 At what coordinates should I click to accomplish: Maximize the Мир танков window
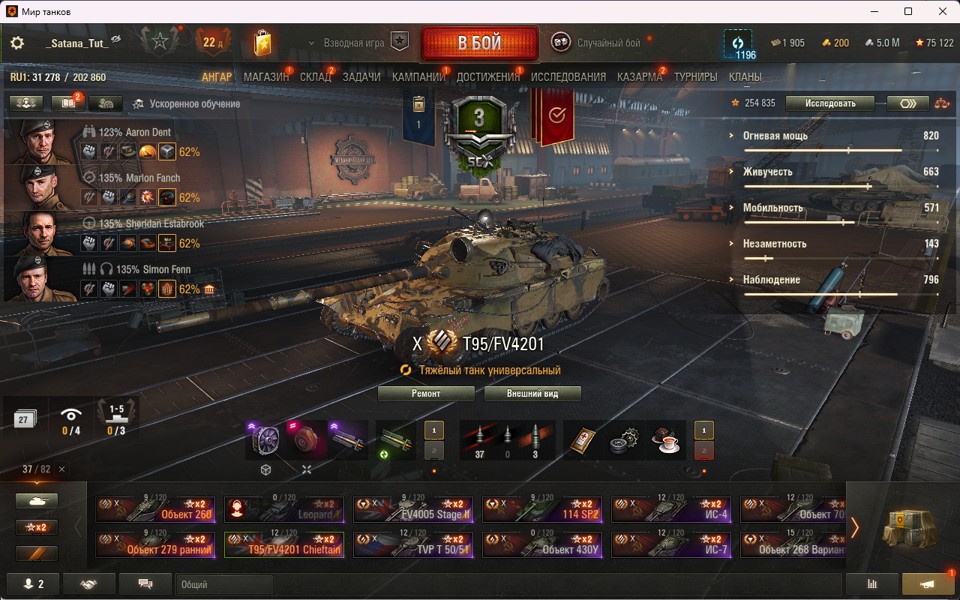click(x=908, y=11)
